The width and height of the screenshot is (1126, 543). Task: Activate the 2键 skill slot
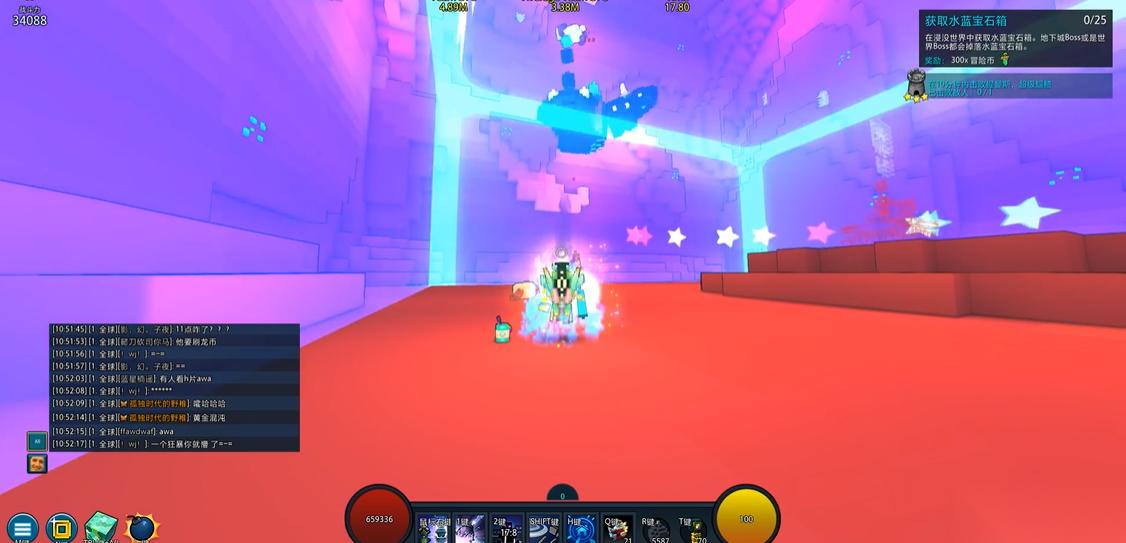click(x=506, y=529)
